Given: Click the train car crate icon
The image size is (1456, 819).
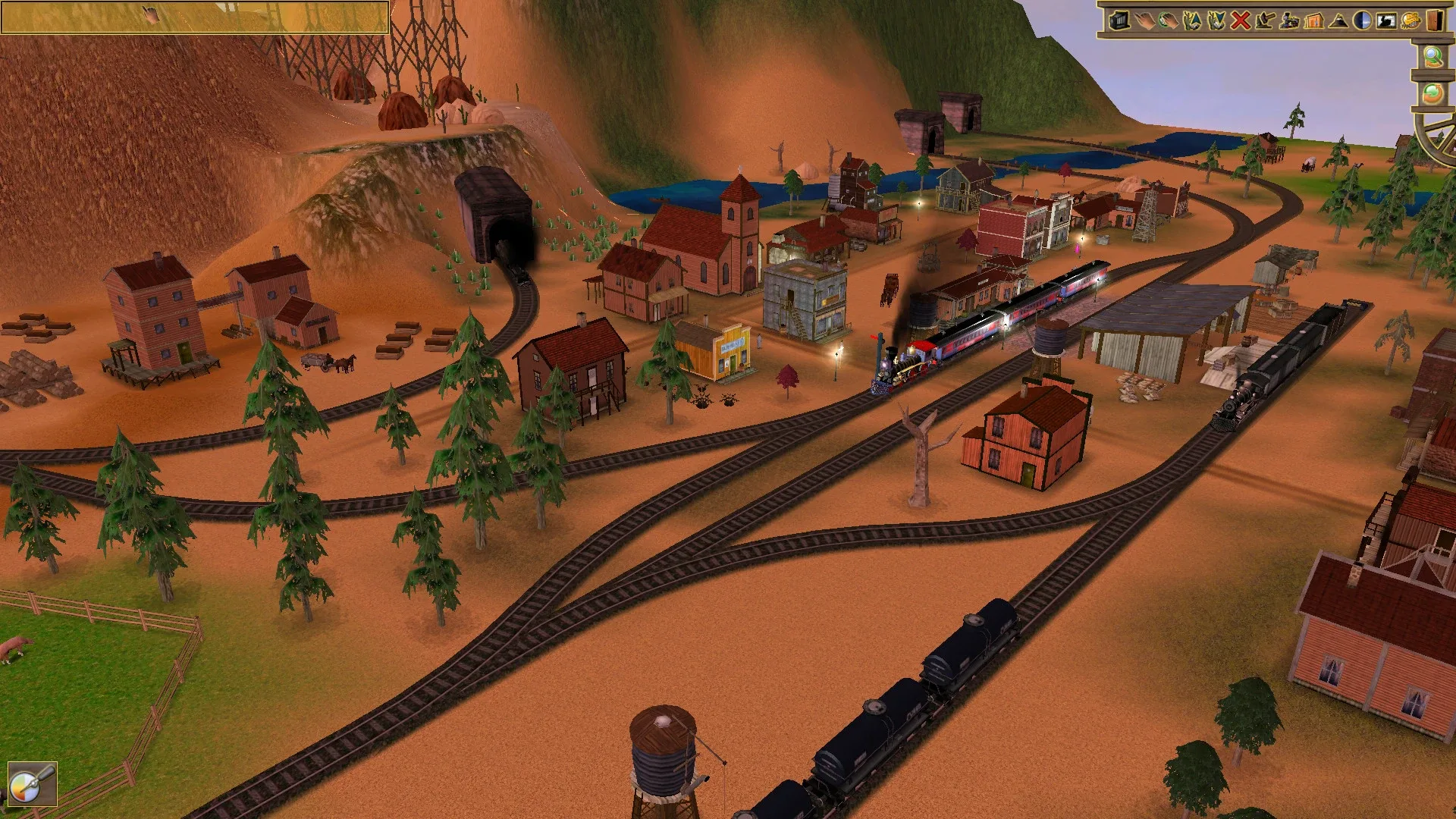Looking at the screenshot, I should (x=1119, y=21).
